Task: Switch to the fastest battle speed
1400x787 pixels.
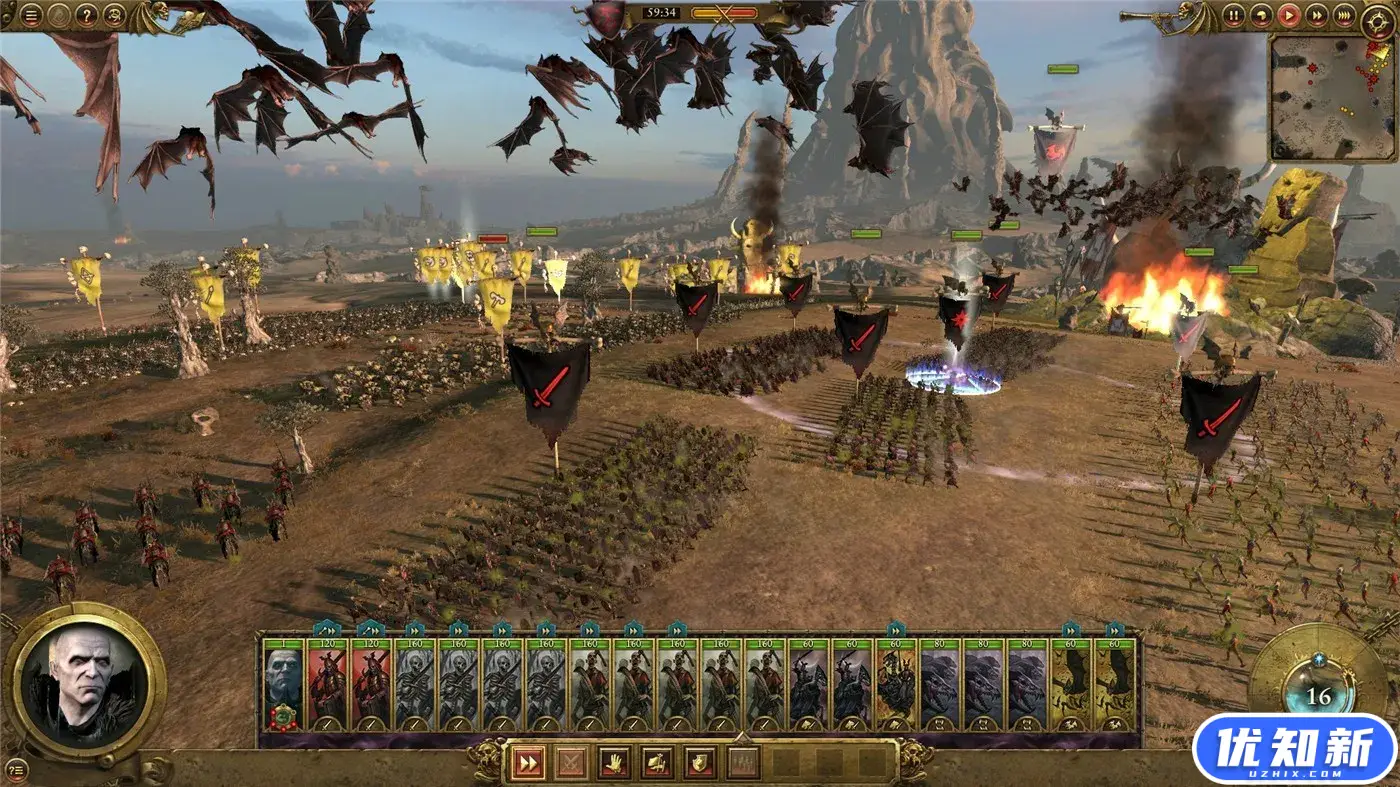Action: point(1344,16)
